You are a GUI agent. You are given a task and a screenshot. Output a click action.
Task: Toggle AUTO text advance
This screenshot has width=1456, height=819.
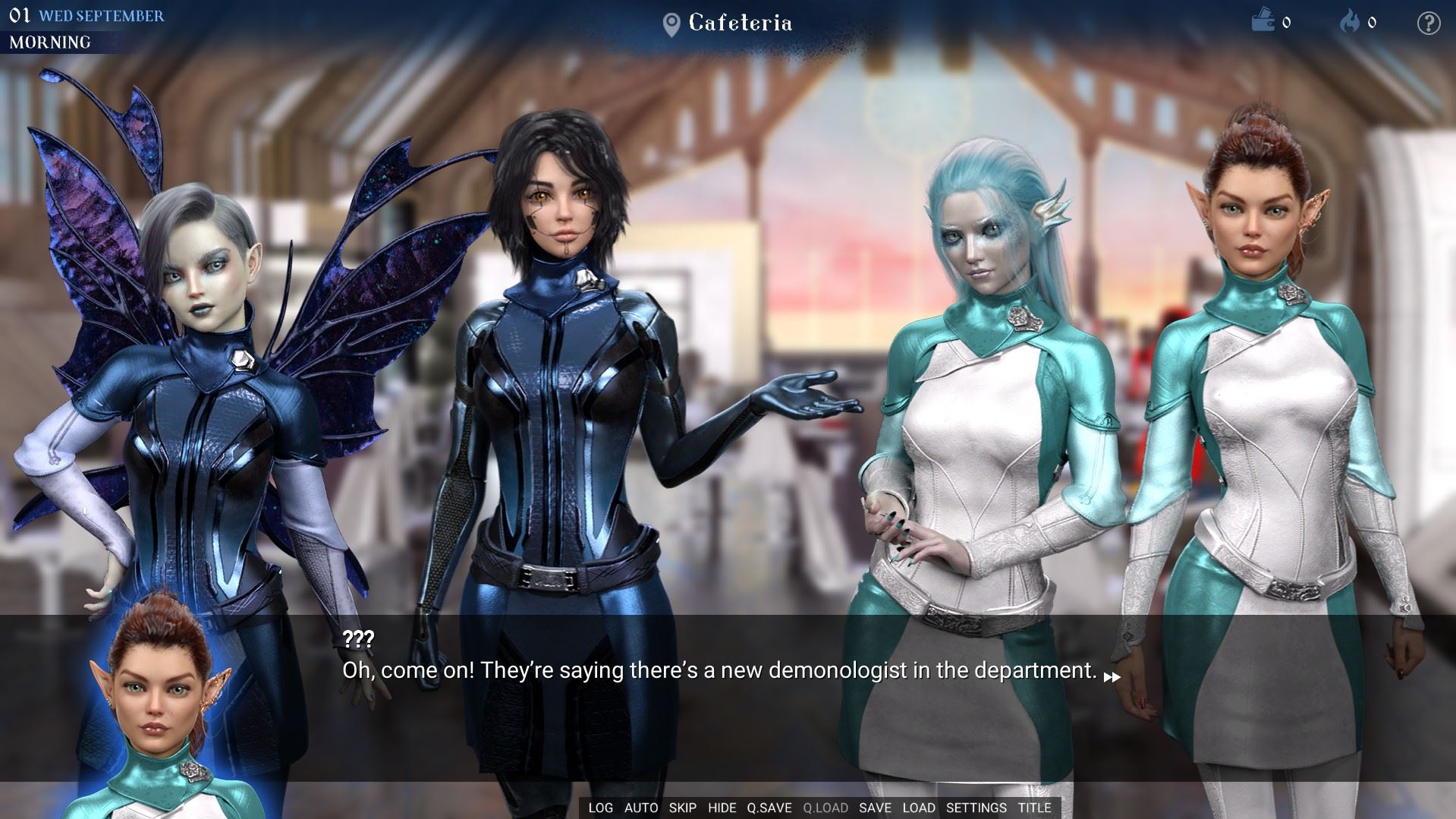pyautogui.click(x=641, y=808)
